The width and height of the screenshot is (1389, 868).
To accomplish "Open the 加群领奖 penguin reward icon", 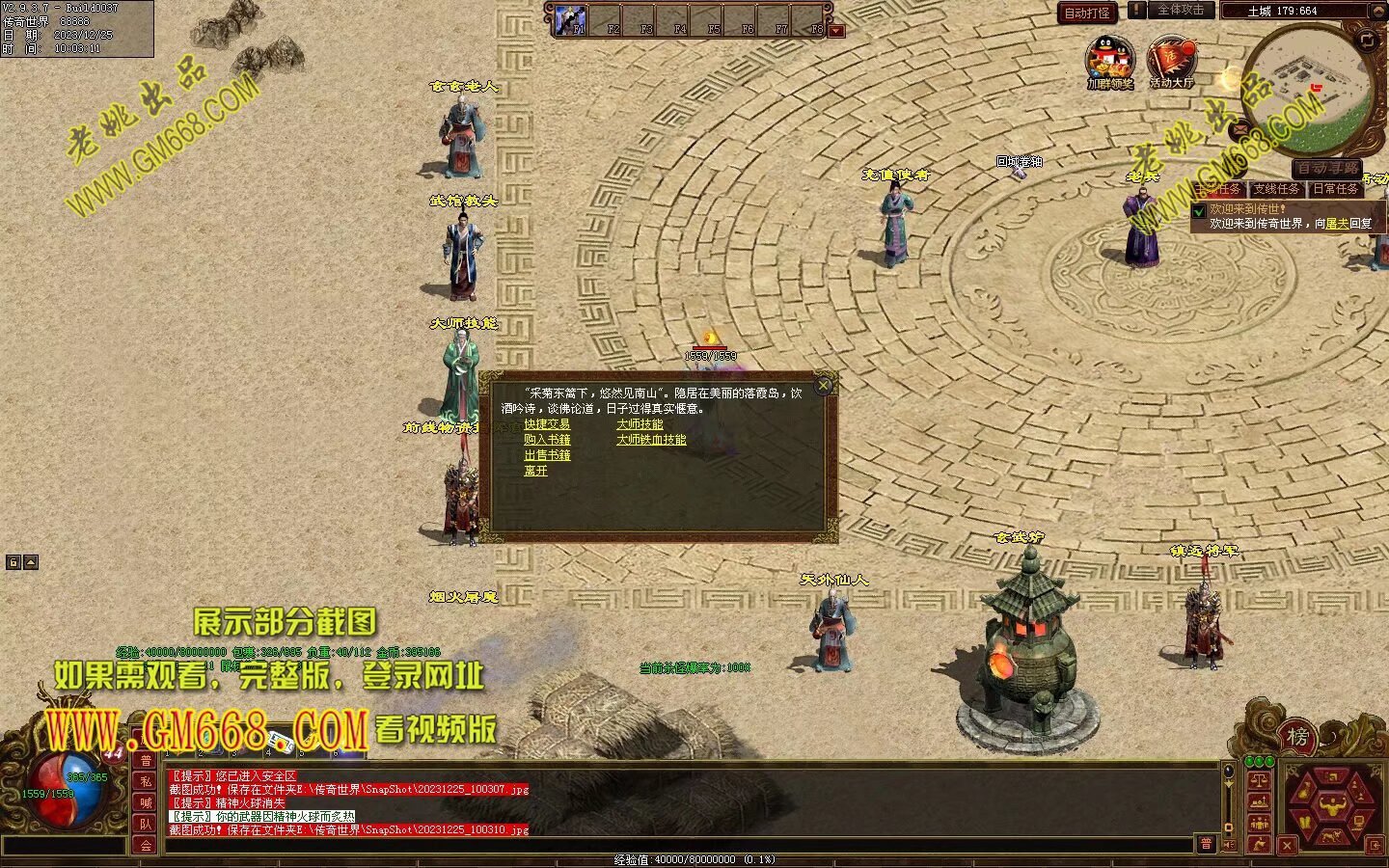I will (x=1109, y=60).
